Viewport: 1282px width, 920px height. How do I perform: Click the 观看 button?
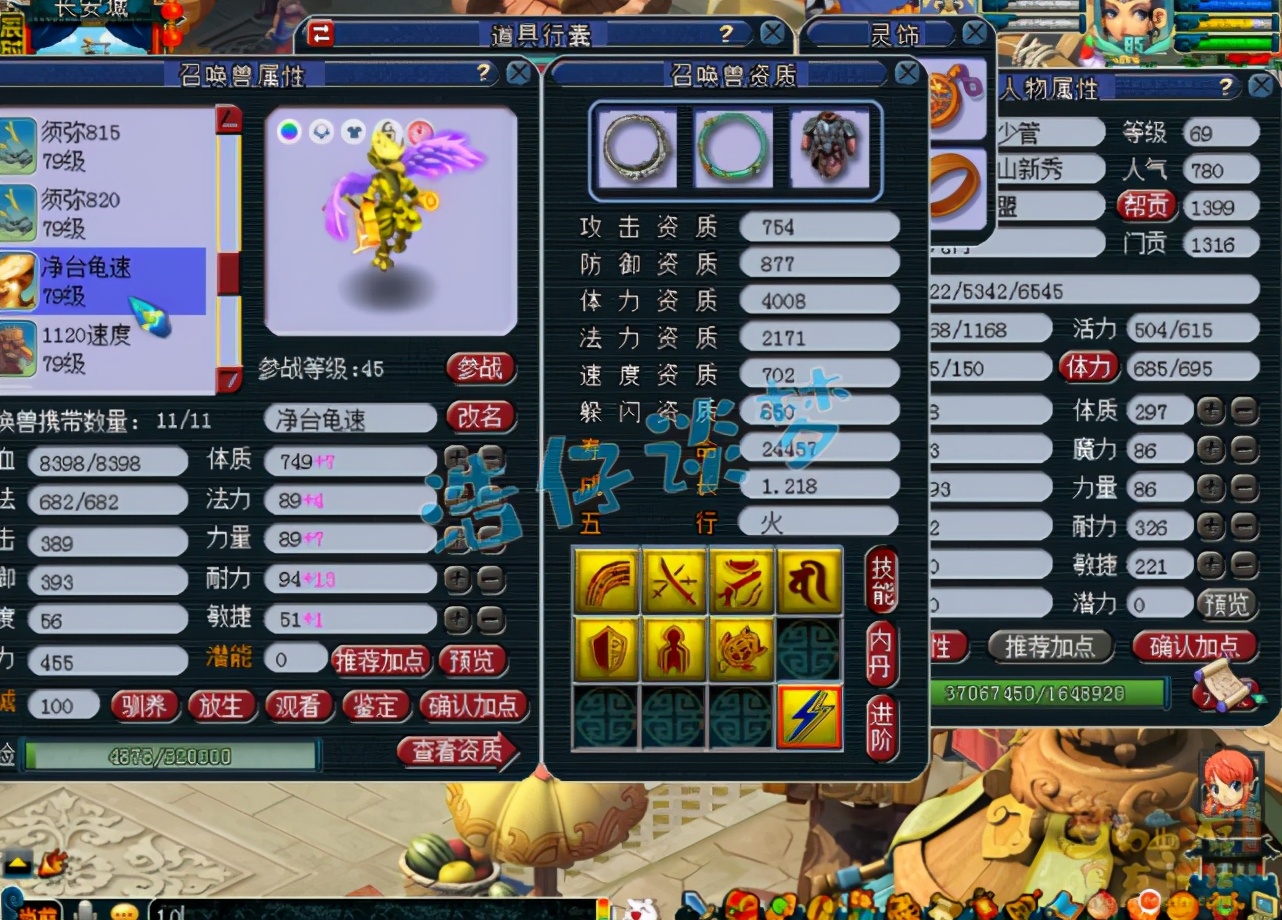[x=298, y=706]
